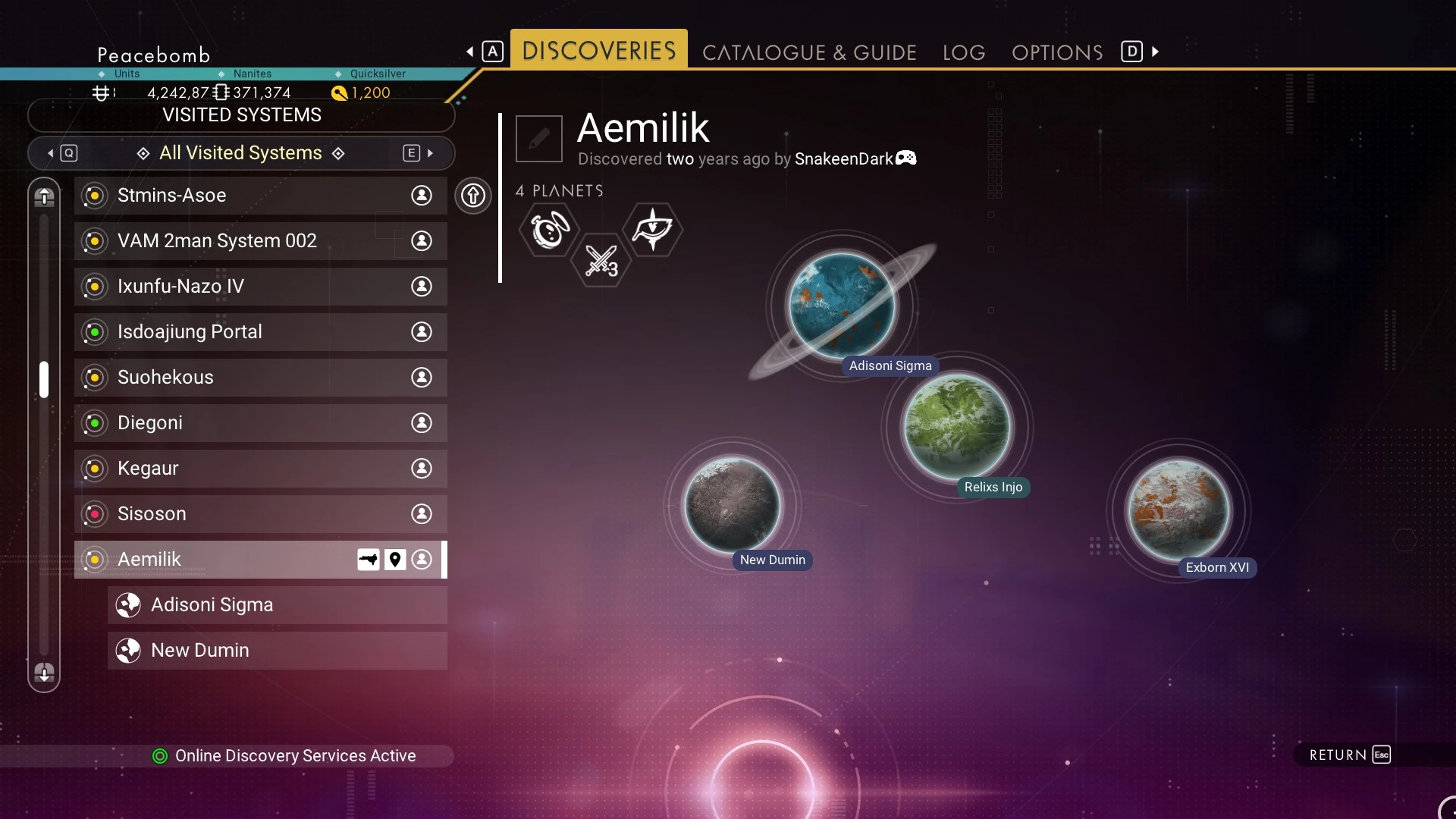Click the Return button

(x=1350, y=755)
